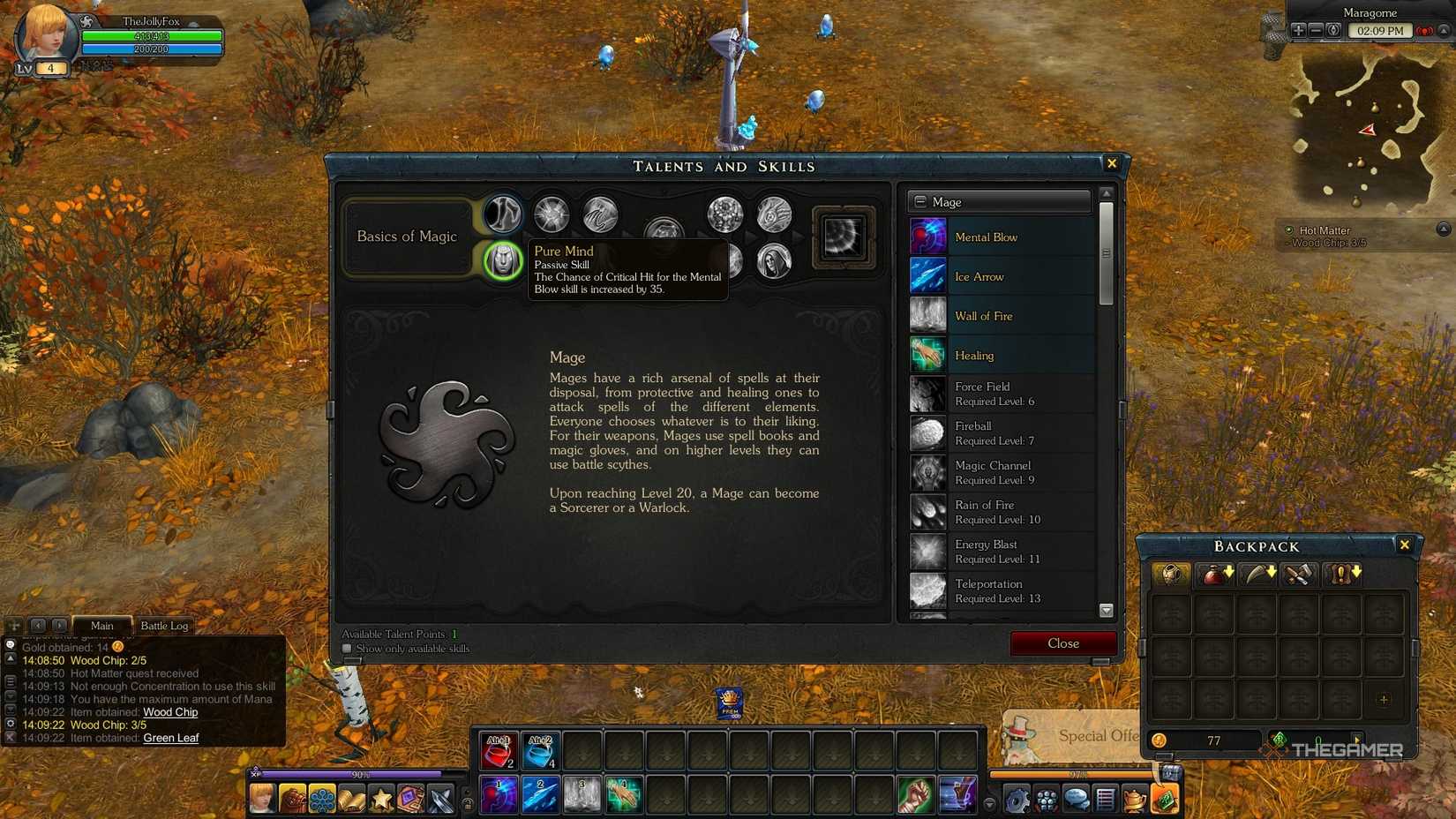
Task: Enable the Show only available skills checkbox
Action: 346,648
